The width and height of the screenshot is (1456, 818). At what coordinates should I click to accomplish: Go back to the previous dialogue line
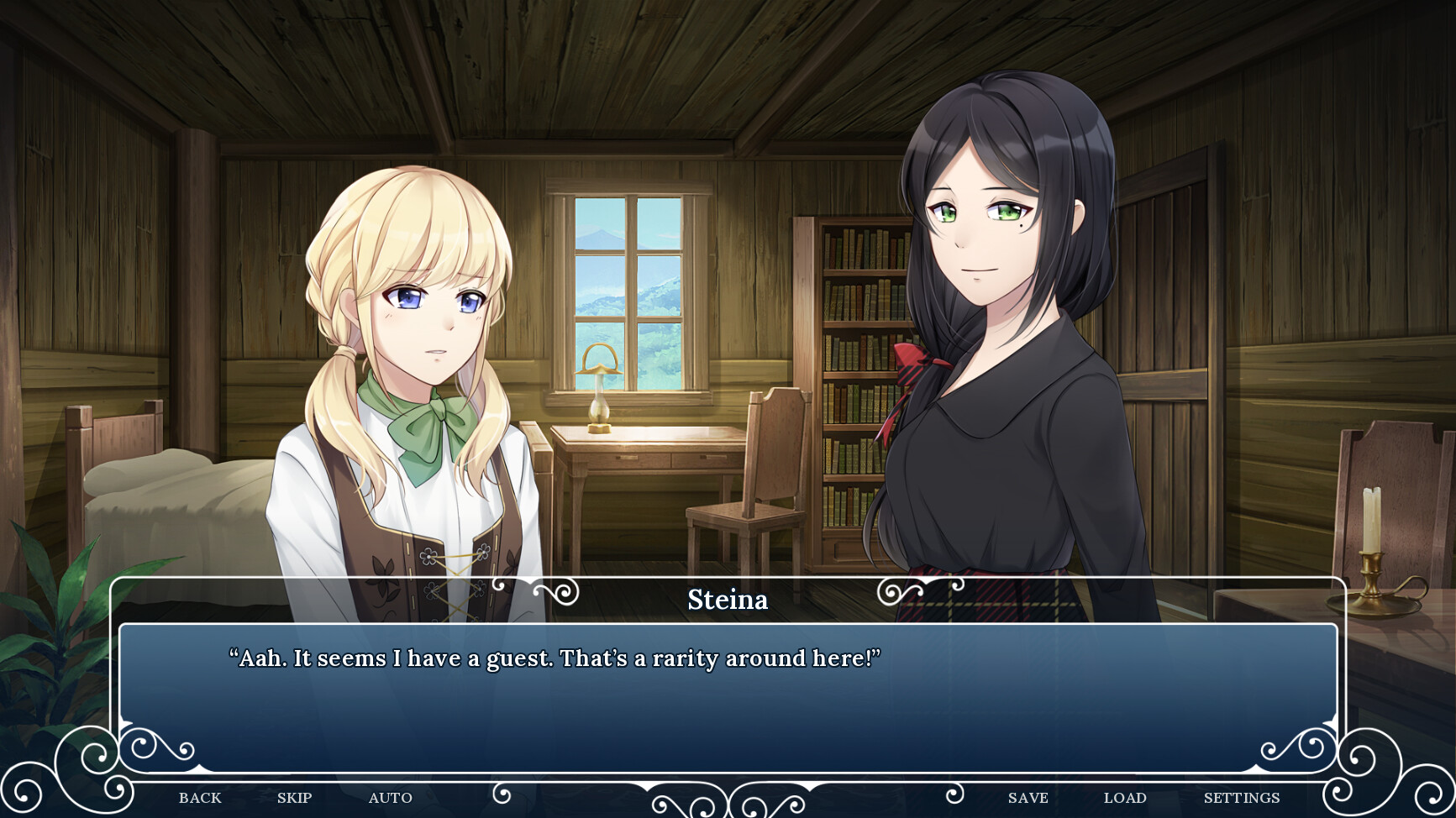[x=200, y=798]
